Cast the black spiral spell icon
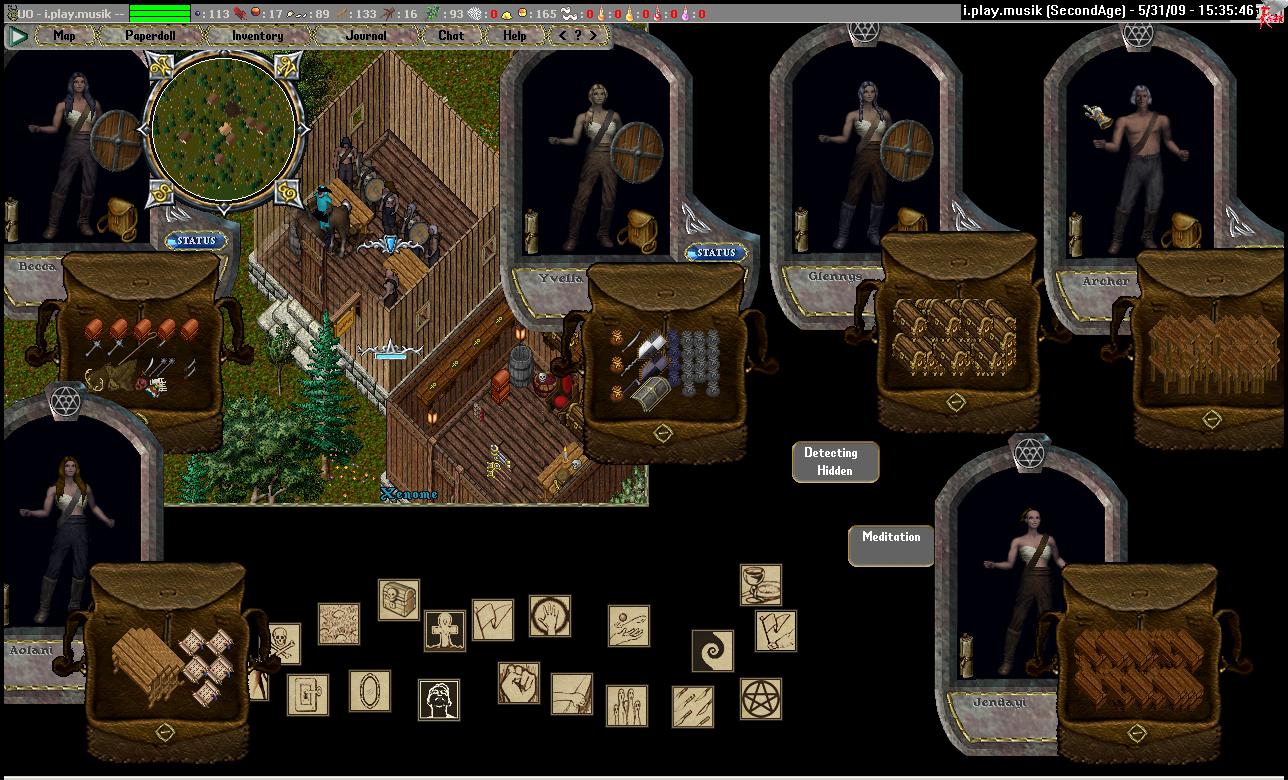This screenshot has width=1288, height=780. click(x=713, y=650)
